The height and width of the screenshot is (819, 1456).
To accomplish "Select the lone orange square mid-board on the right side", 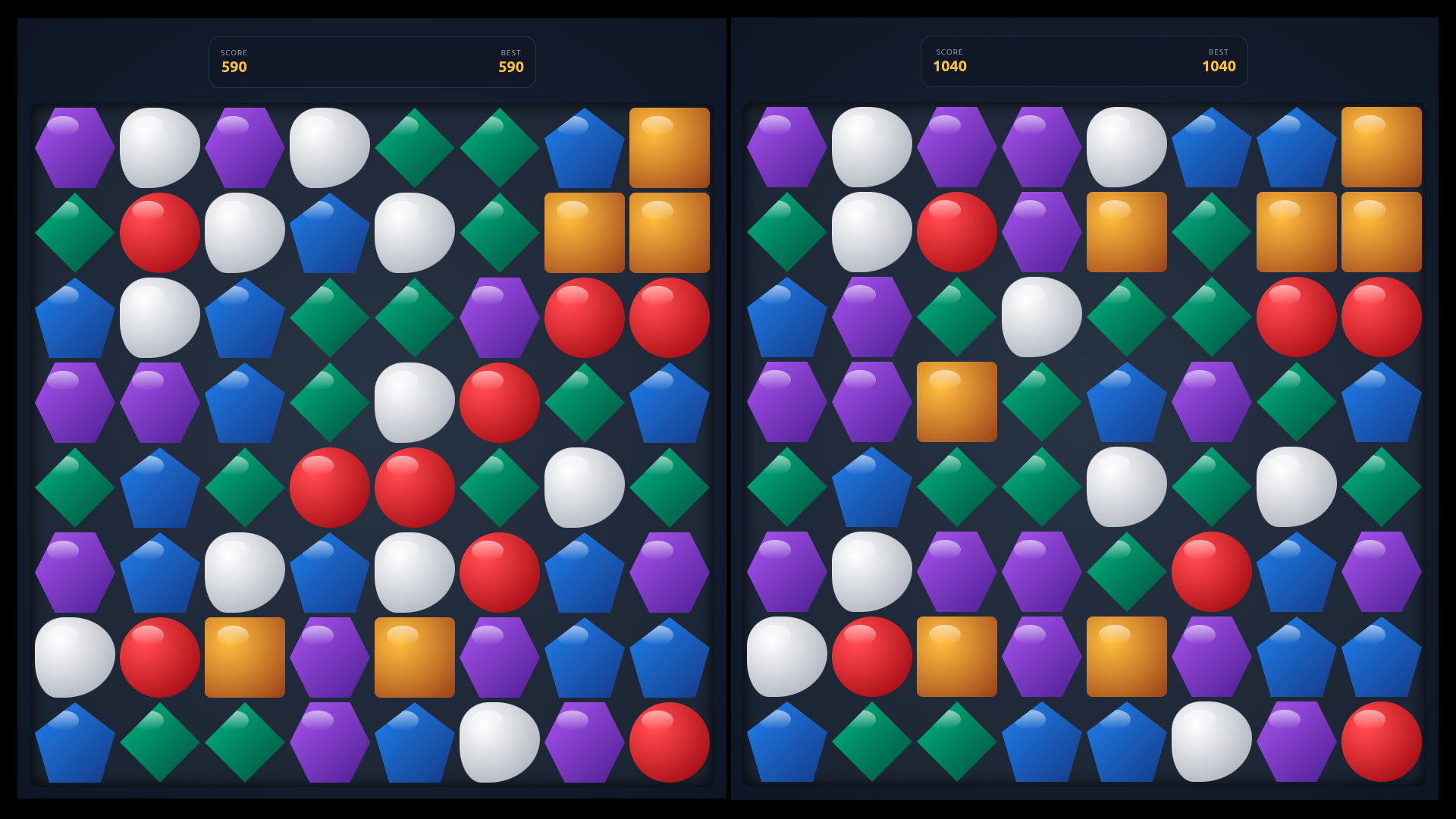I will [957, 402].
